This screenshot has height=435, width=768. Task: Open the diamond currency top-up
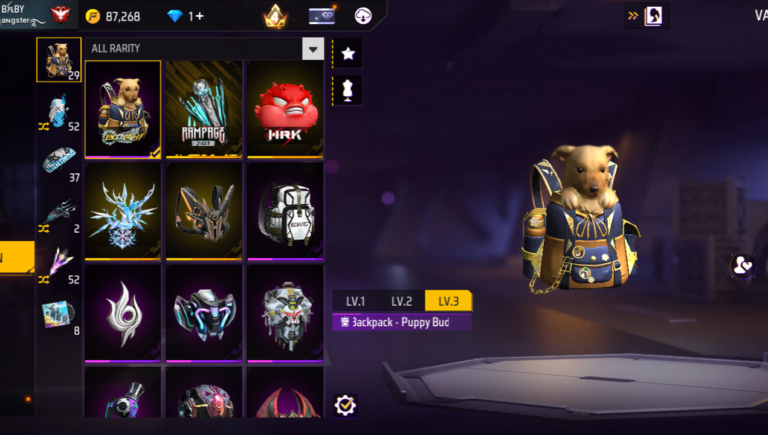click(x=183, y=16)
